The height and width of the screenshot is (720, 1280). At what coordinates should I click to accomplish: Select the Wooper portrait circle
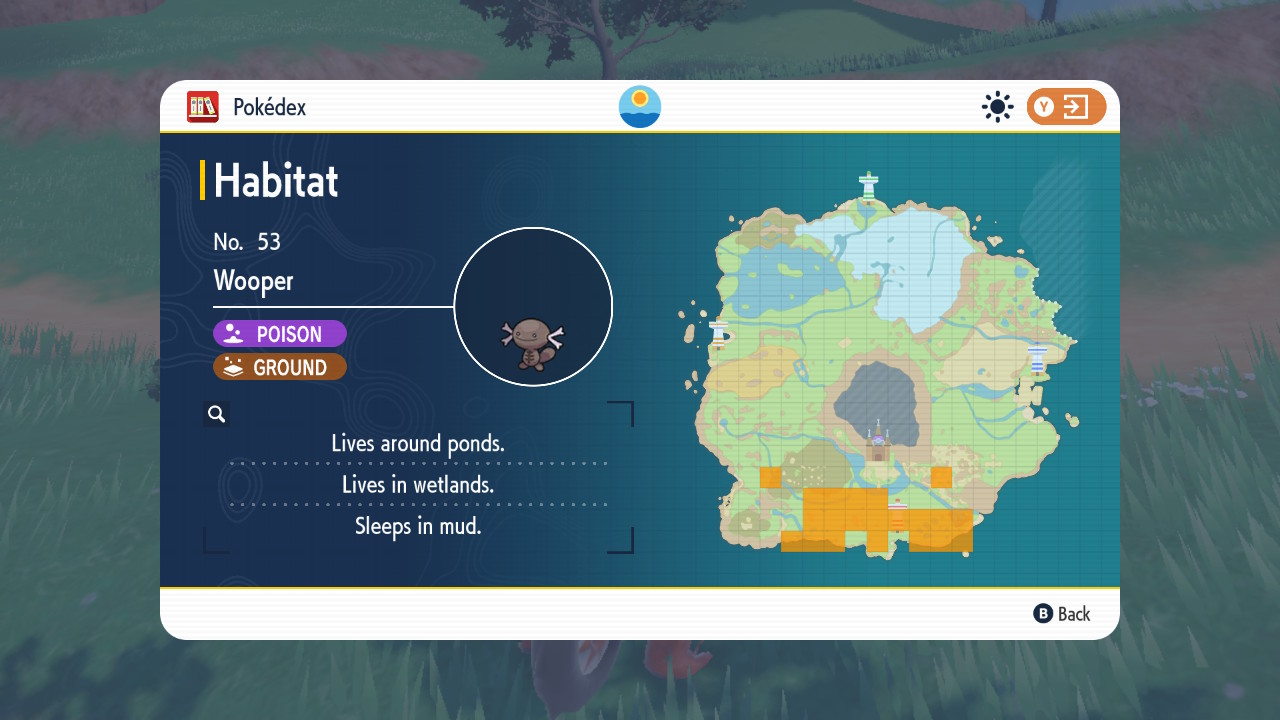point(533,307)
